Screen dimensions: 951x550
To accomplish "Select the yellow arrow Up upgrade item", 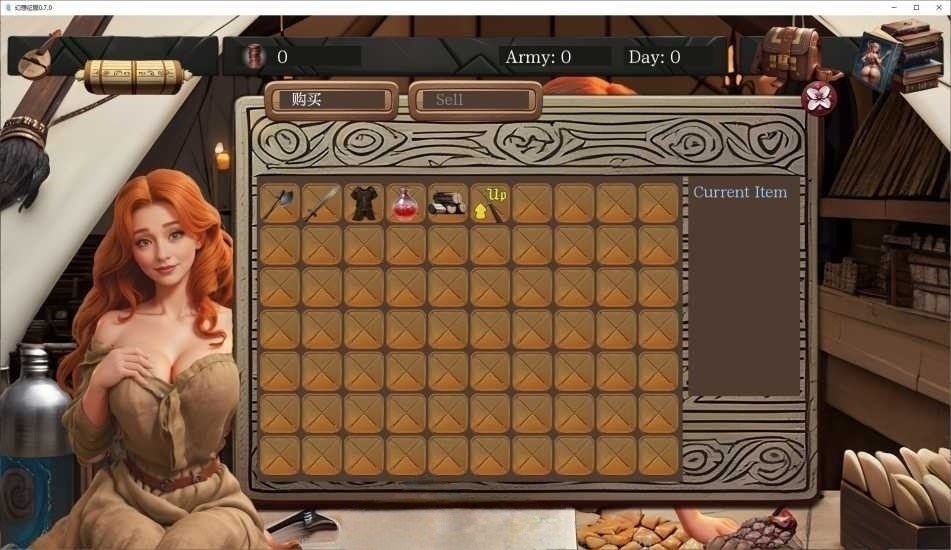I will tap(490, 203).
